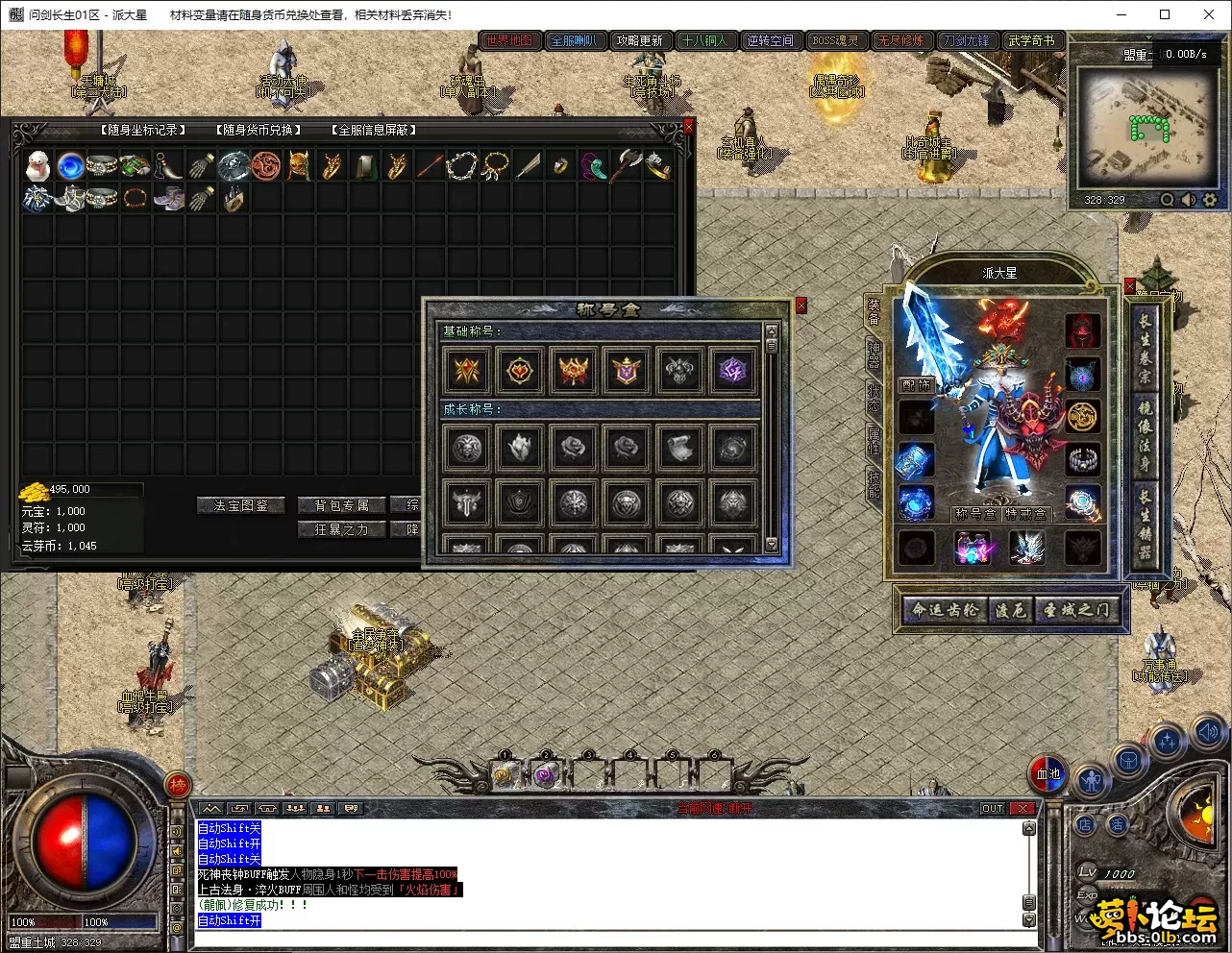This screenshot has height=953, width=1232.
Task: Click the minimap gear settings icon
Action: tap(1210, 200)
